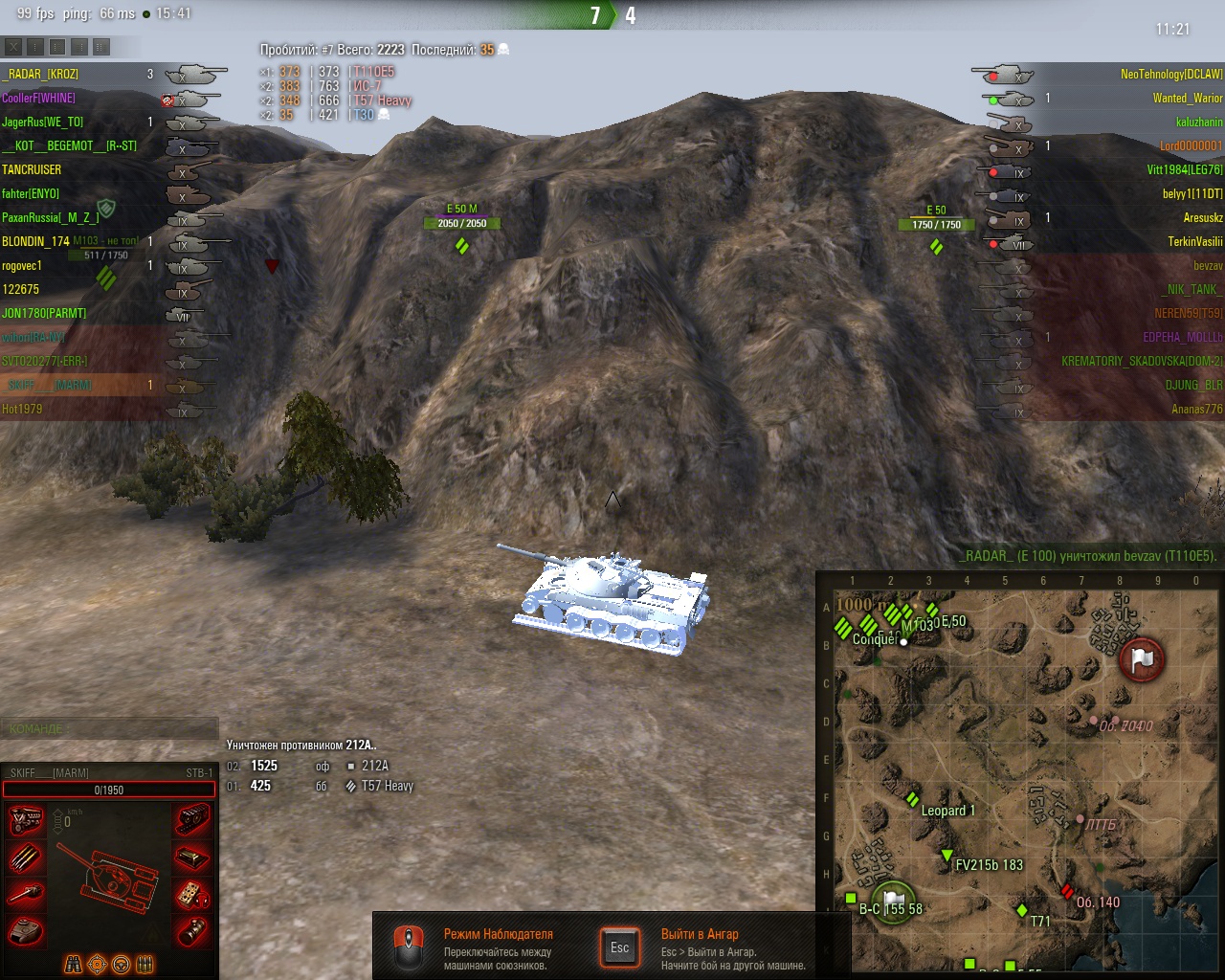Choose JagerRus[WE_TO] from the allied roster
This screenshot has height=980, width=1225.
[42, 122]
